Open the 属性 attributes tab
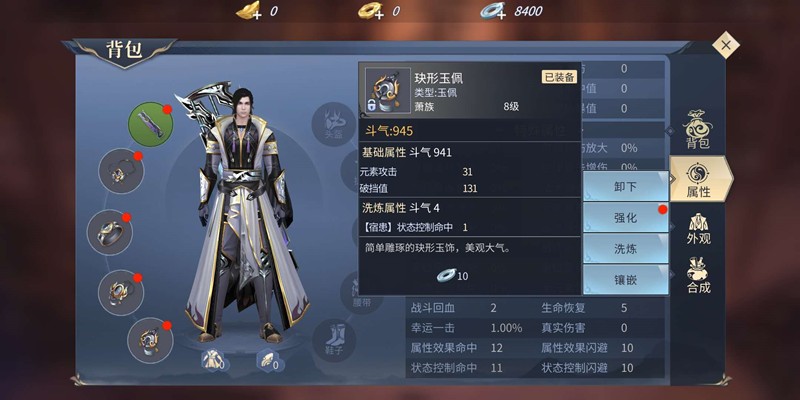800x400 pixels. (x=698, y=177)
